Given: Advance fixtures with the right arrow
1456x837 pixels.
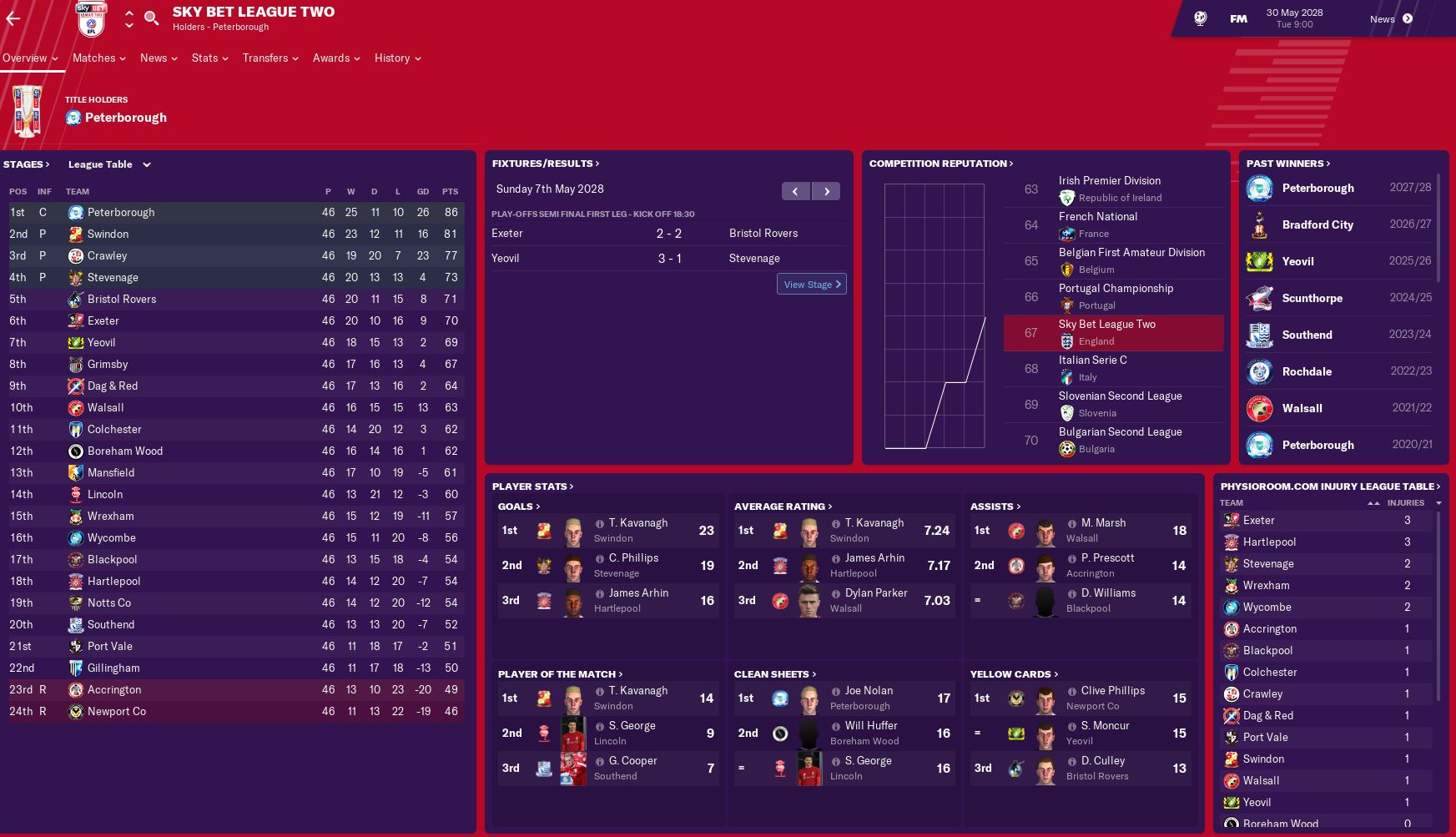Looking at the screenshot, I should 826,191.
